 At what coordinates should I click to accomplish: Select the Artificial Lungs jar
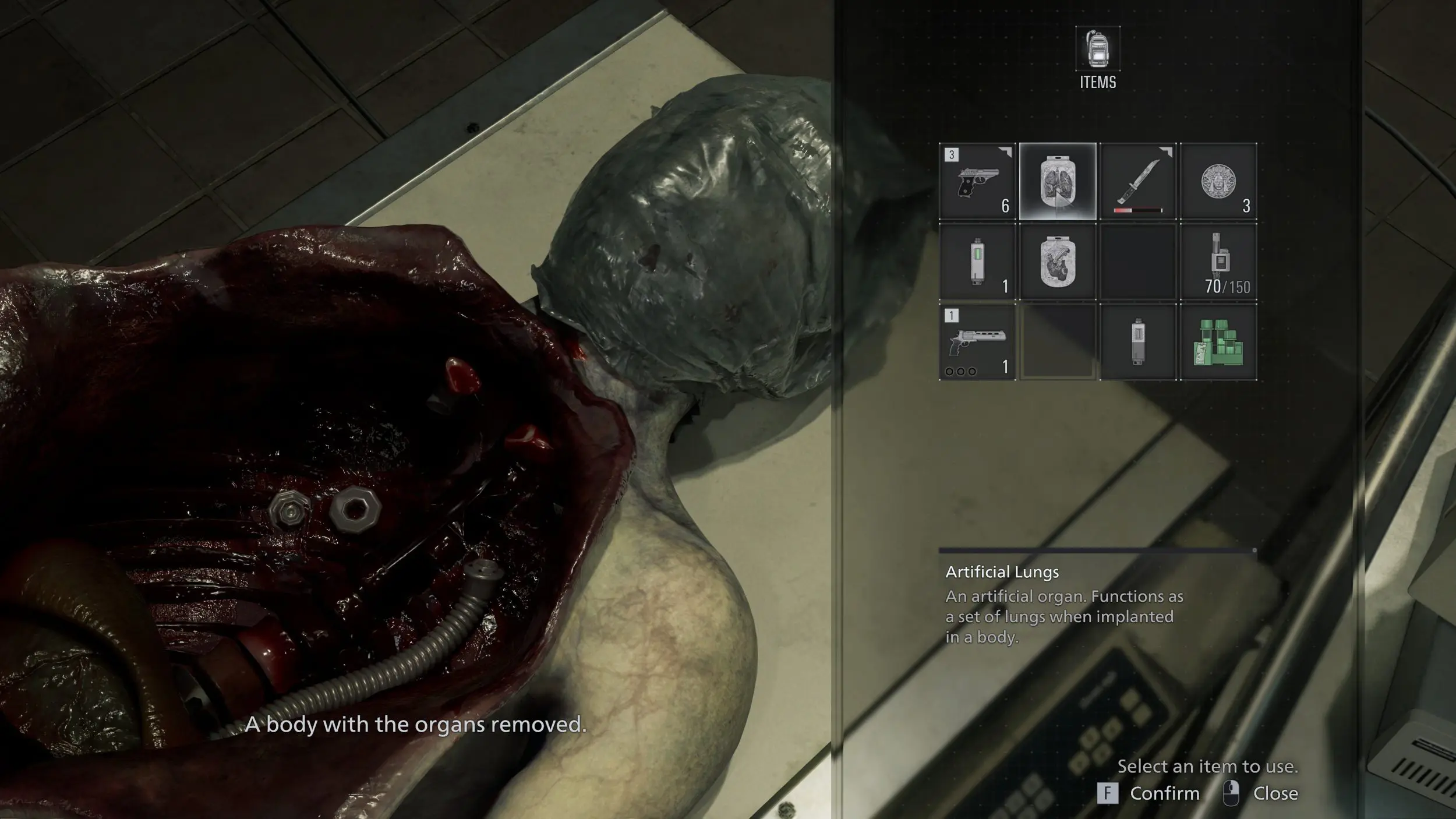[1058, 181]
